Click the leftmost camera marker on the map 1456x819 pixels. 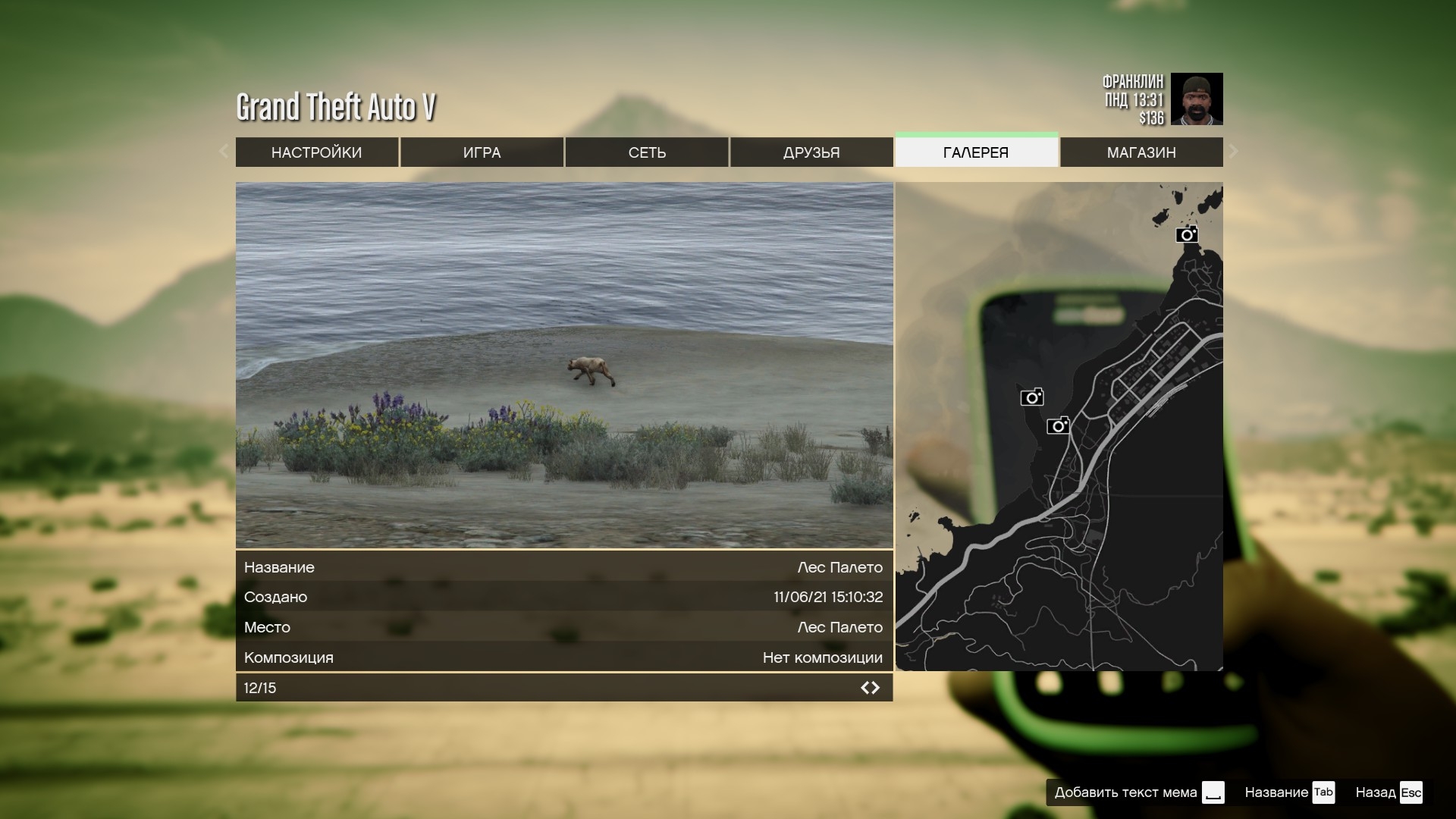(x=1031, y=397)
